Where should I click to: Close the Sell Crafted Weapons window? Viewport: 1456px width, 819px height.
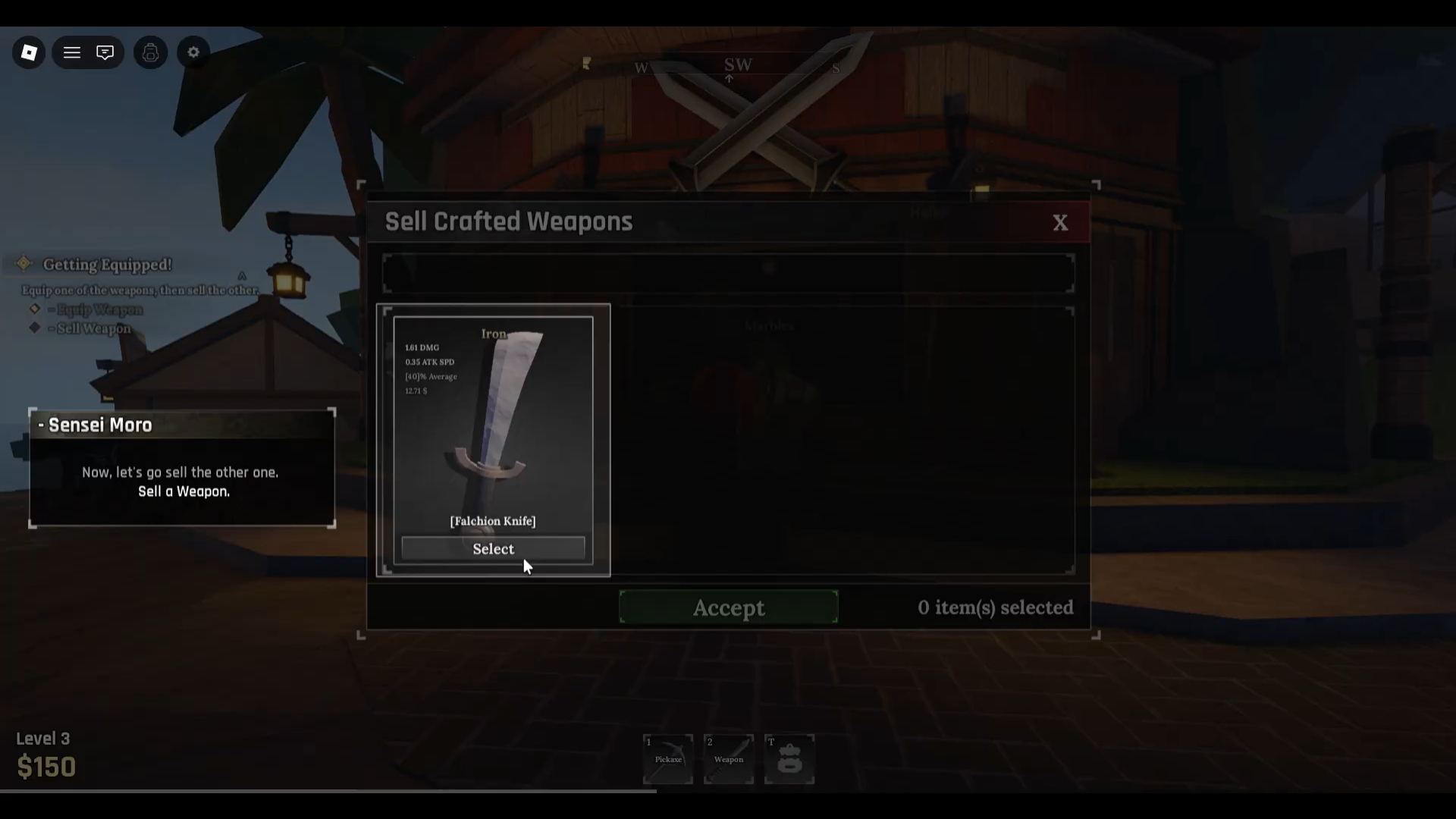(x=1060, y=222)
